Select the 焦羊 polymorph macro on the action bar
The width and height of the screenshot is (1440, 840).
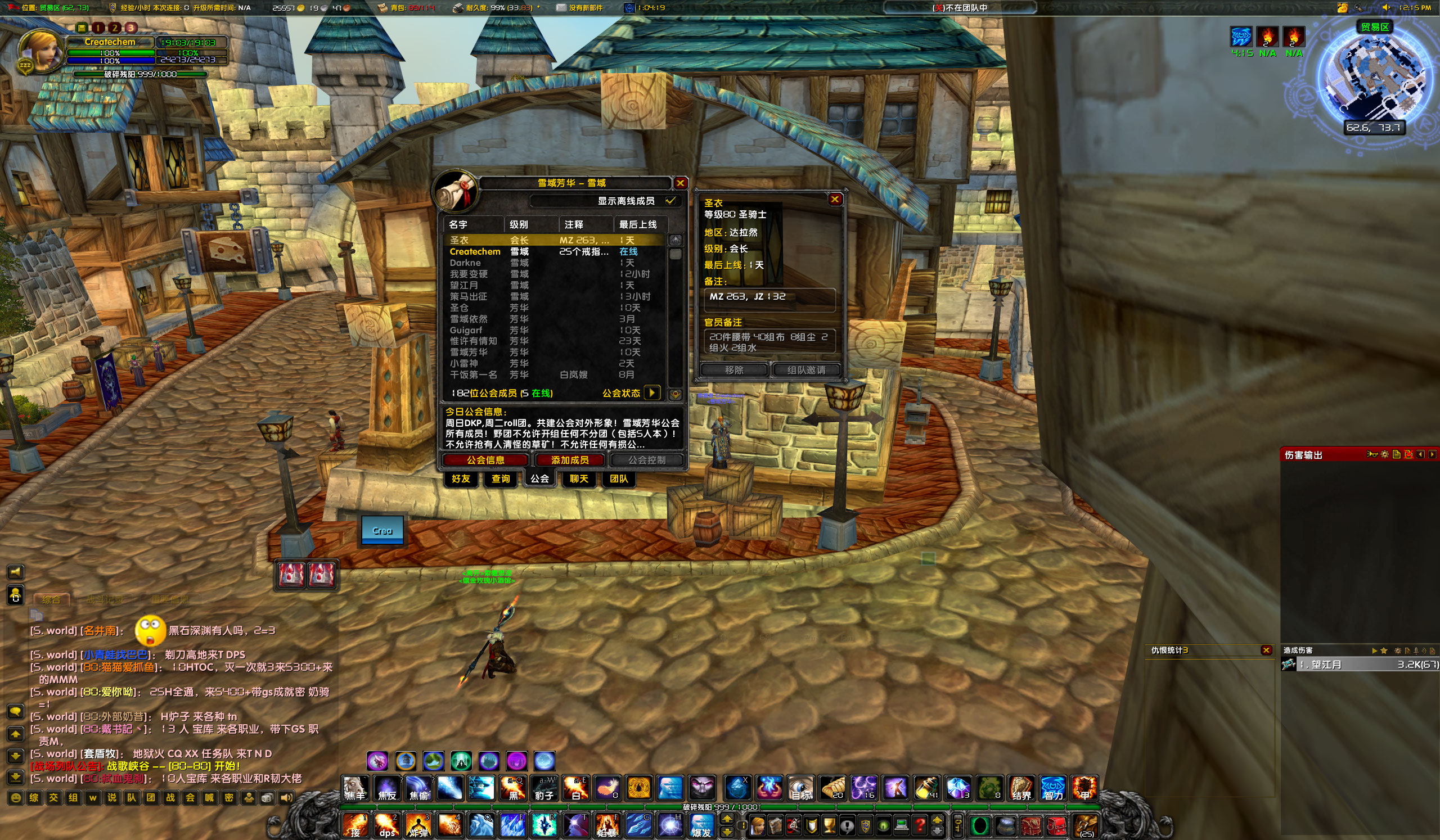click(355, 788)
